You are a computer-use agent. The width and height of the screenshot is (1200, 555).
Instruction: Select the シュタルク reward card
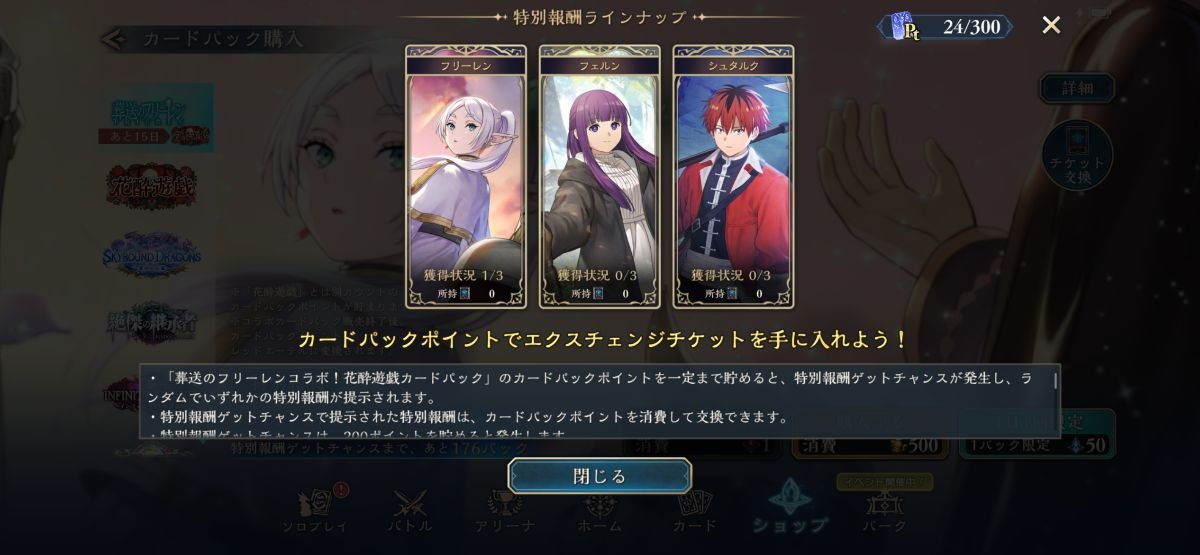point(733,176)
